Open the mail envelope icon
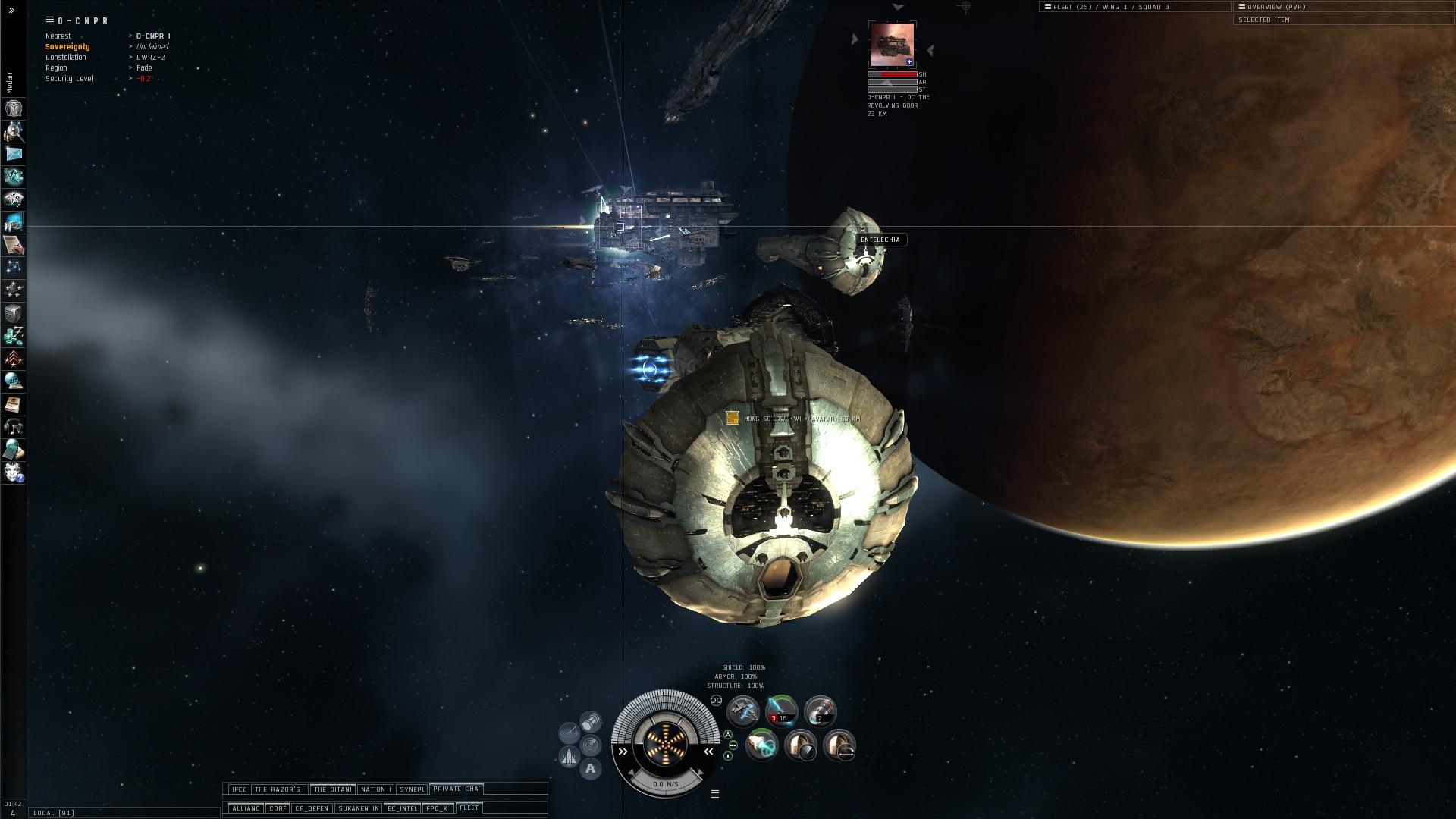The width and height of the screenshot is (1456, 819). tap(14, 154)
